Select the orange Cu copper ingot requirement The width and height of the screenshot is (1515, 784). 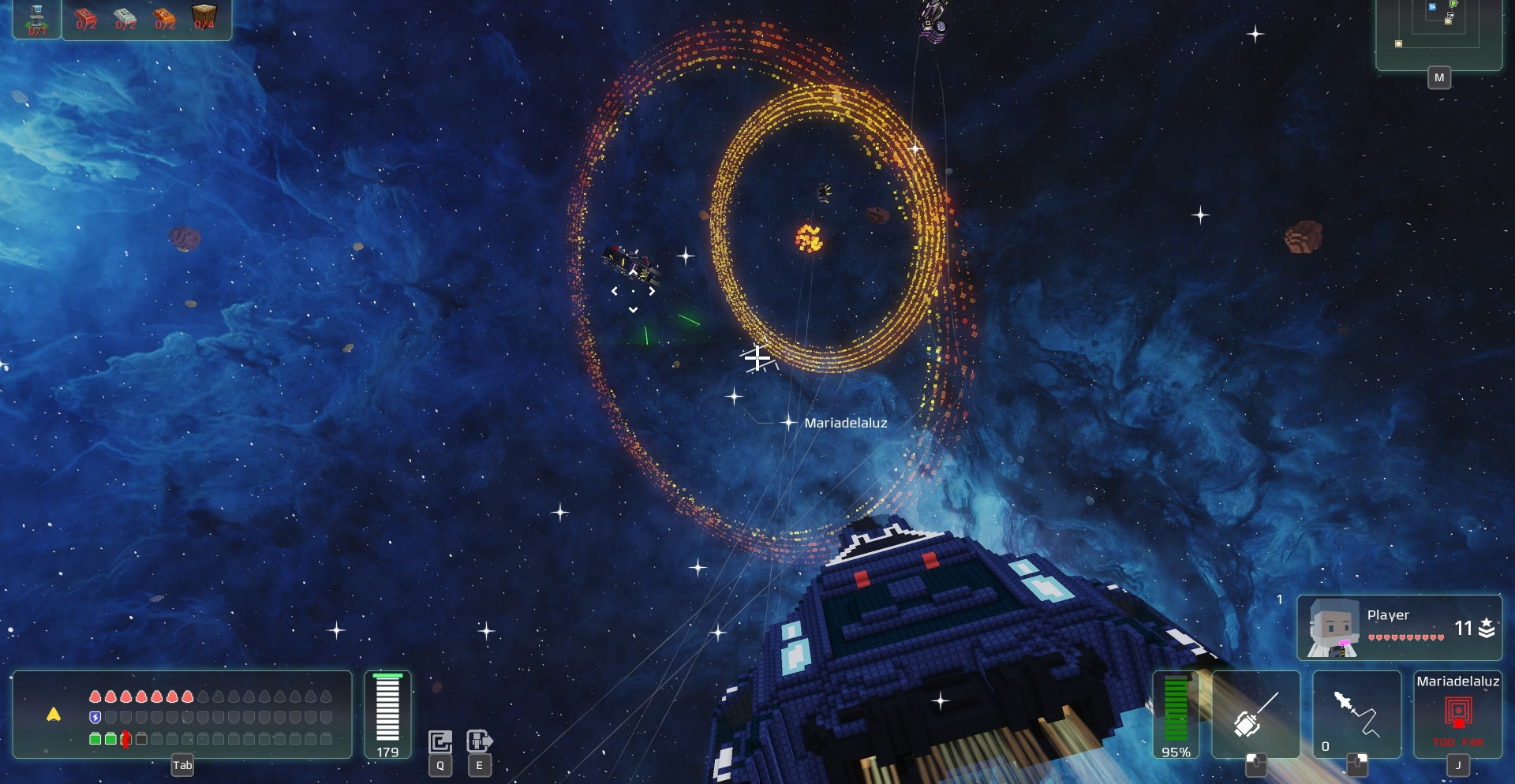[x=165, y=19]
